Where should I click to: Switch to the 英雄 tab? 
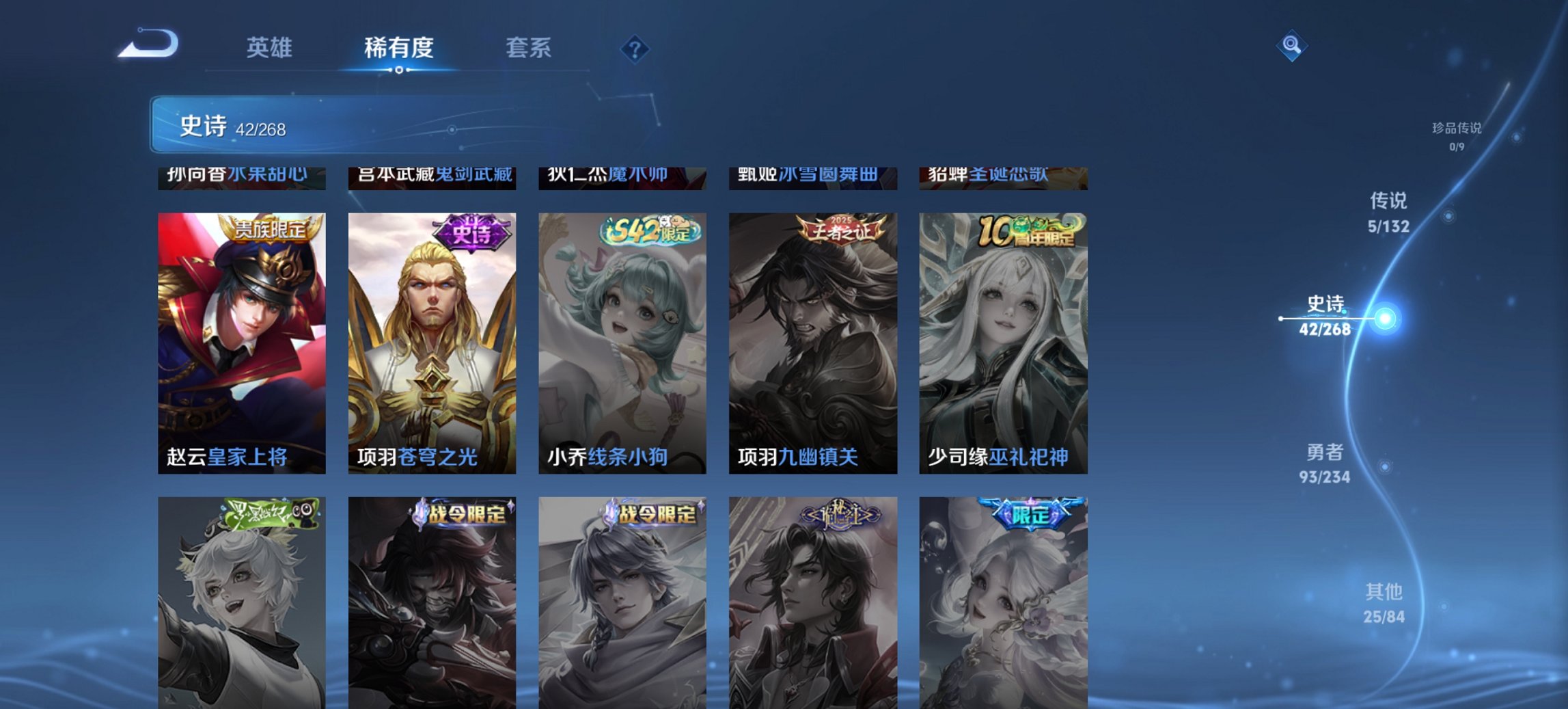coord(271,48)
